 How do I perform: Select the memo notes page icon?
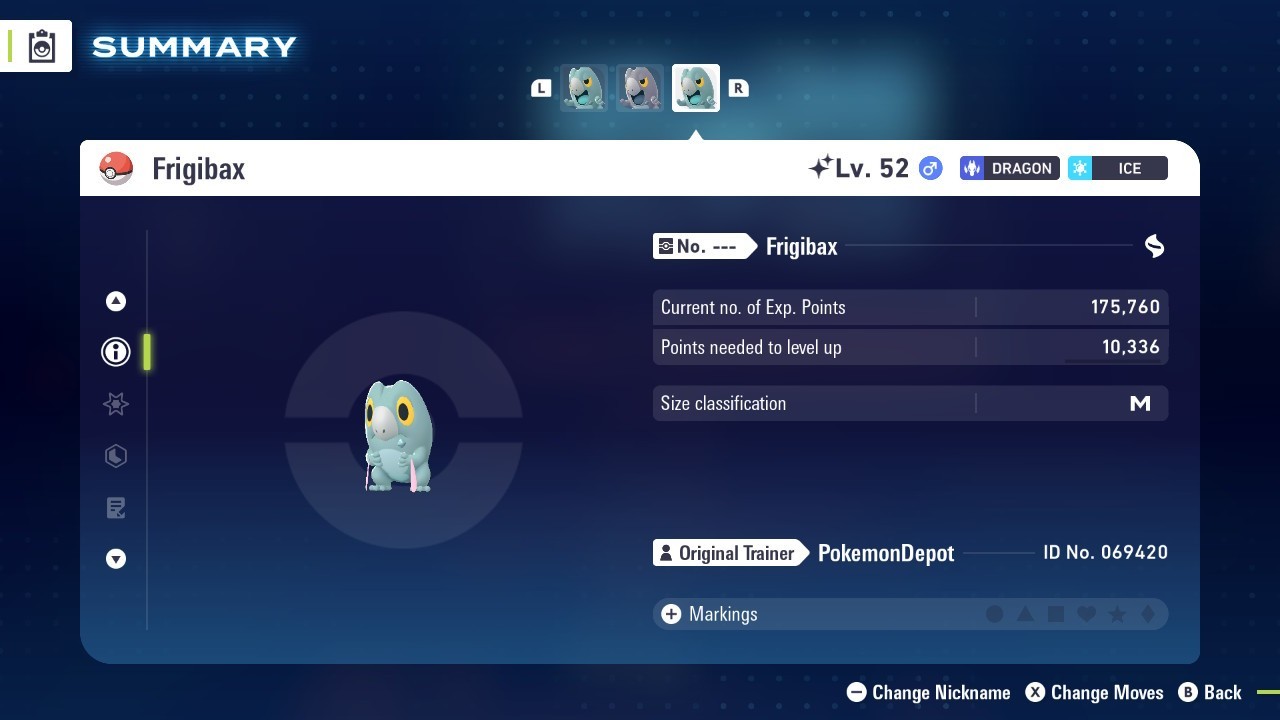pos(115,508)
